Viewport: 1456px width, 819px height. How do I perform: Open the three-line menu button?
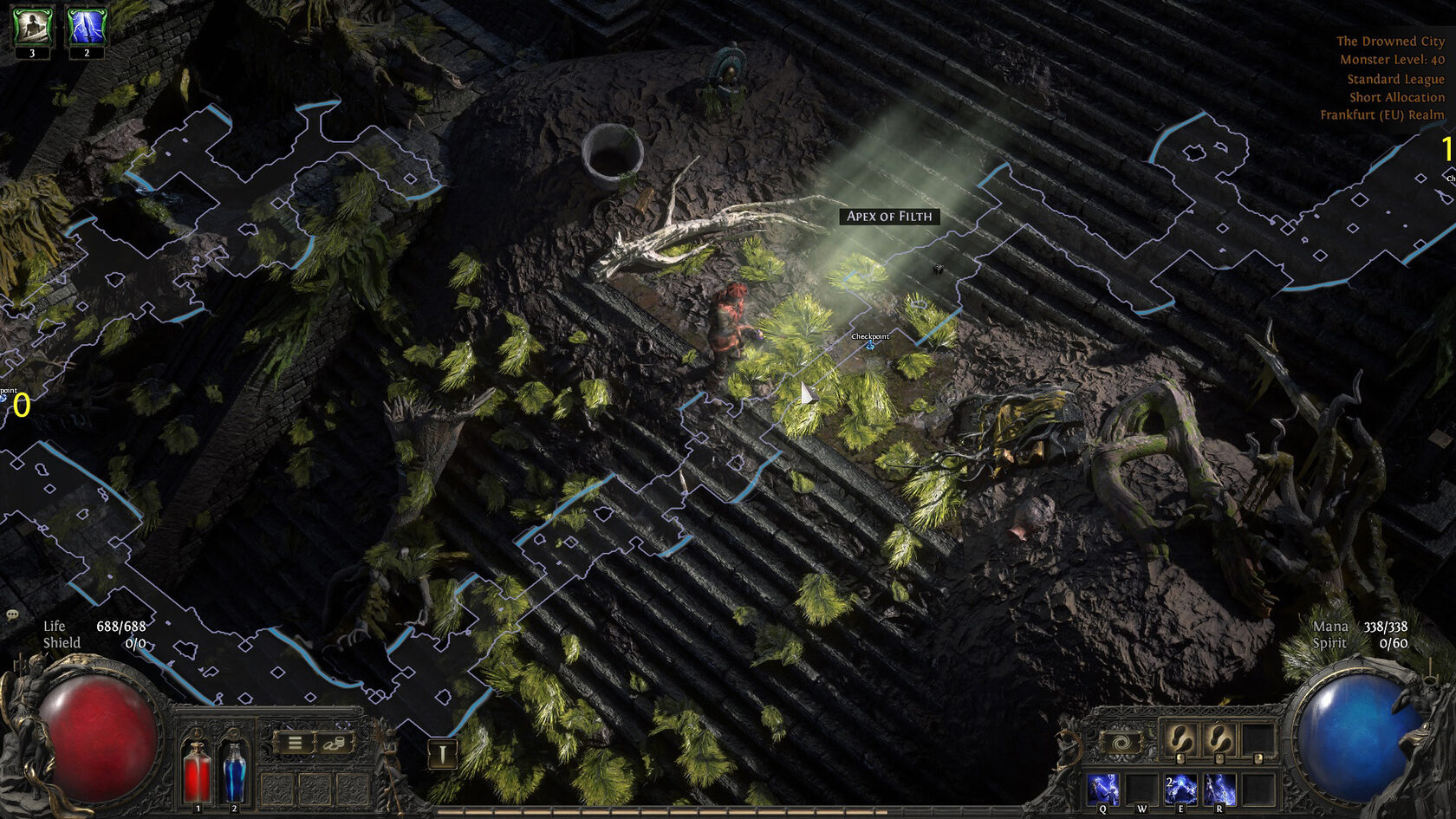pos(295,743)
